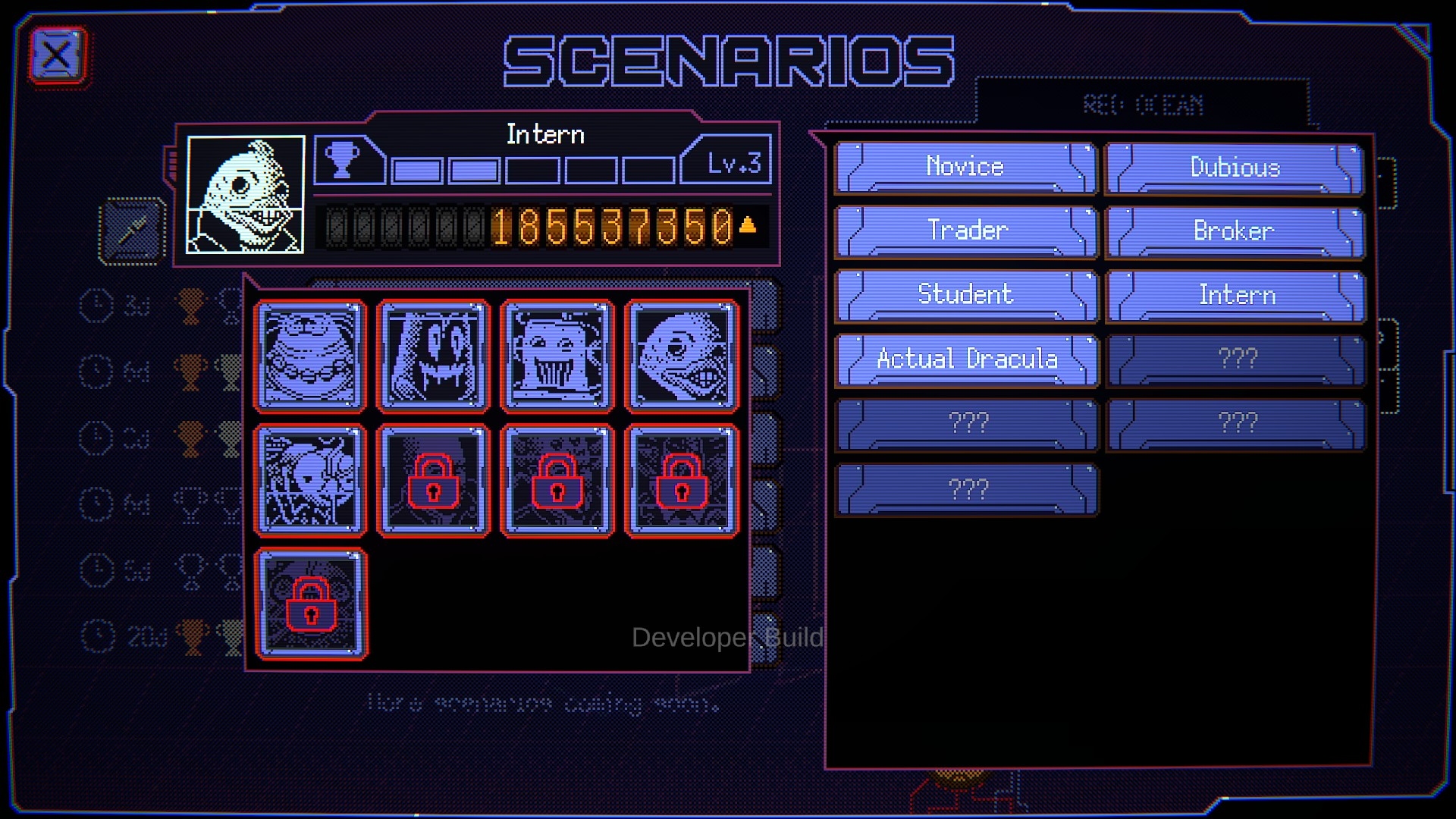Click the trophy icon beside level bar
Screen dimensions: 1456x819
342,160
